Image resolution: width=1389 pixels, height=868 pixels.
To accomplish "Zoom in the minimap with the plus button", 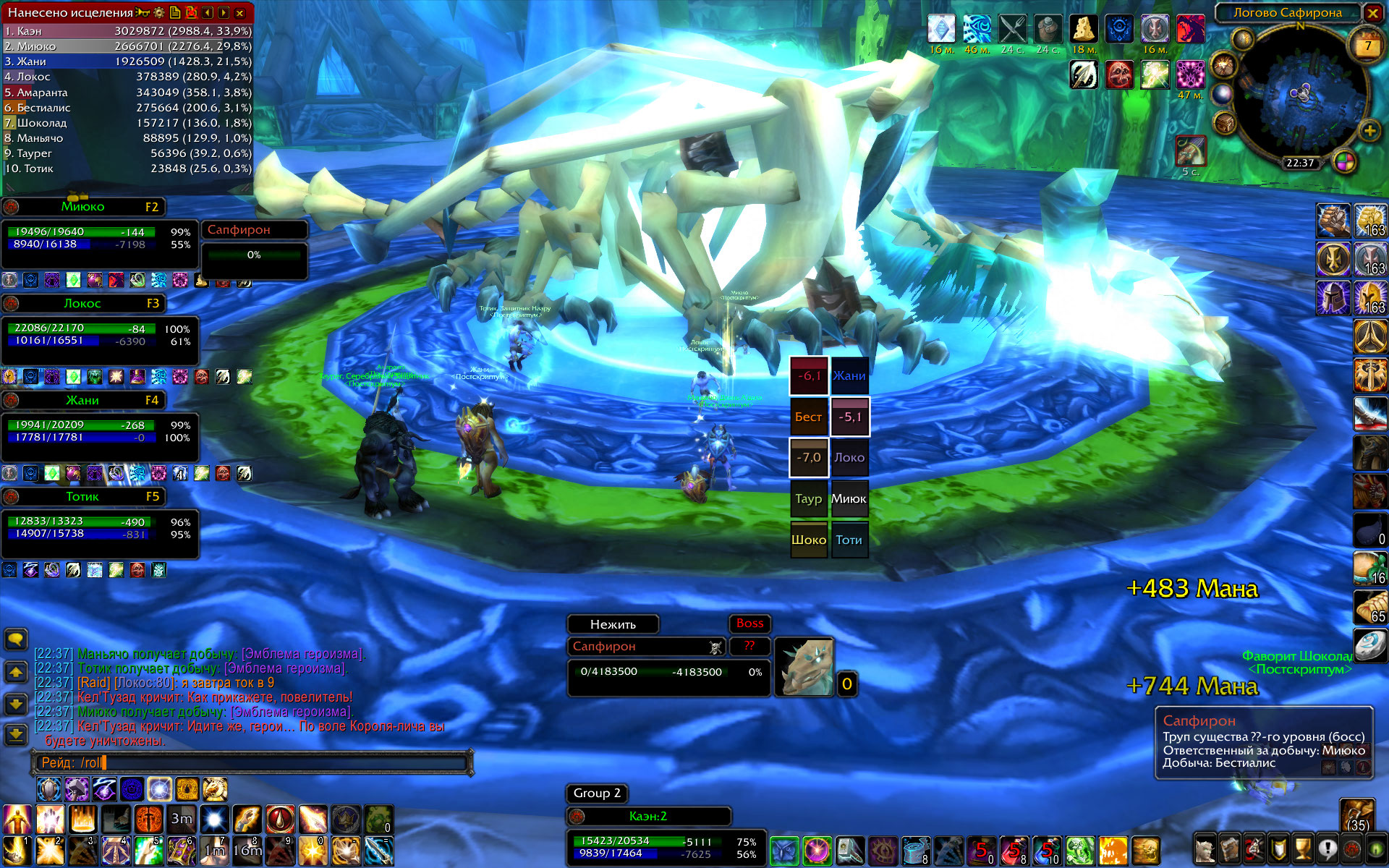I will (x=1369, y=131).
